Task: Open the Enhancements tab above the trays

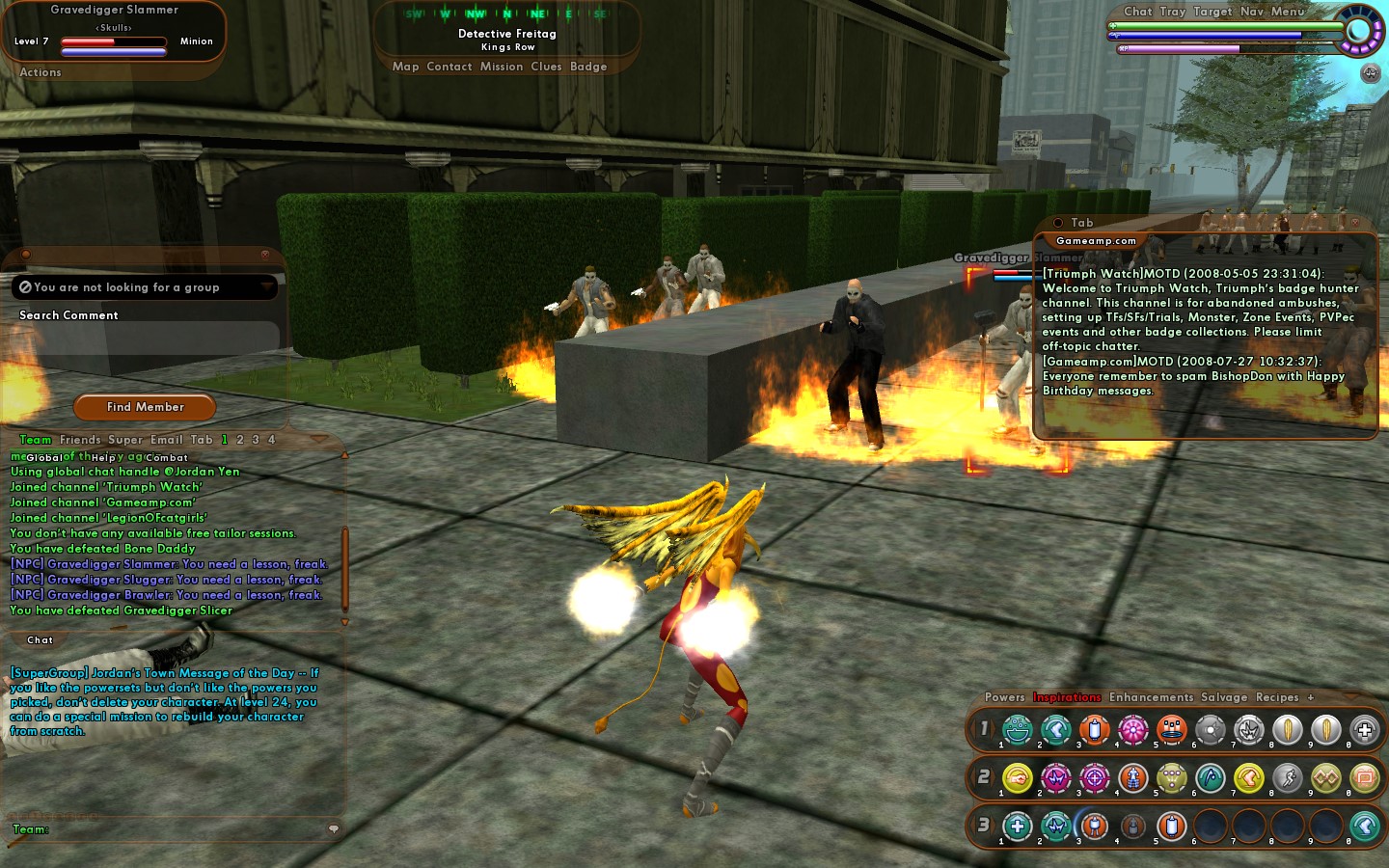Action: point(1151,697)
